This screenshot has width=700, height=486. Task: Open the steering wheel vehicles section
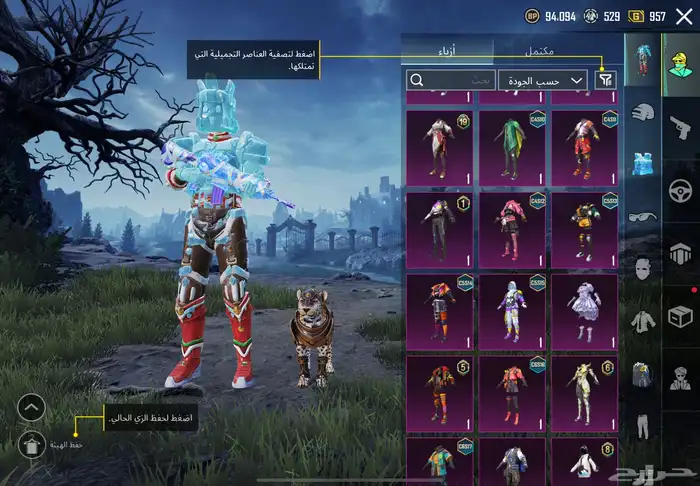click(x=680, y=189)
